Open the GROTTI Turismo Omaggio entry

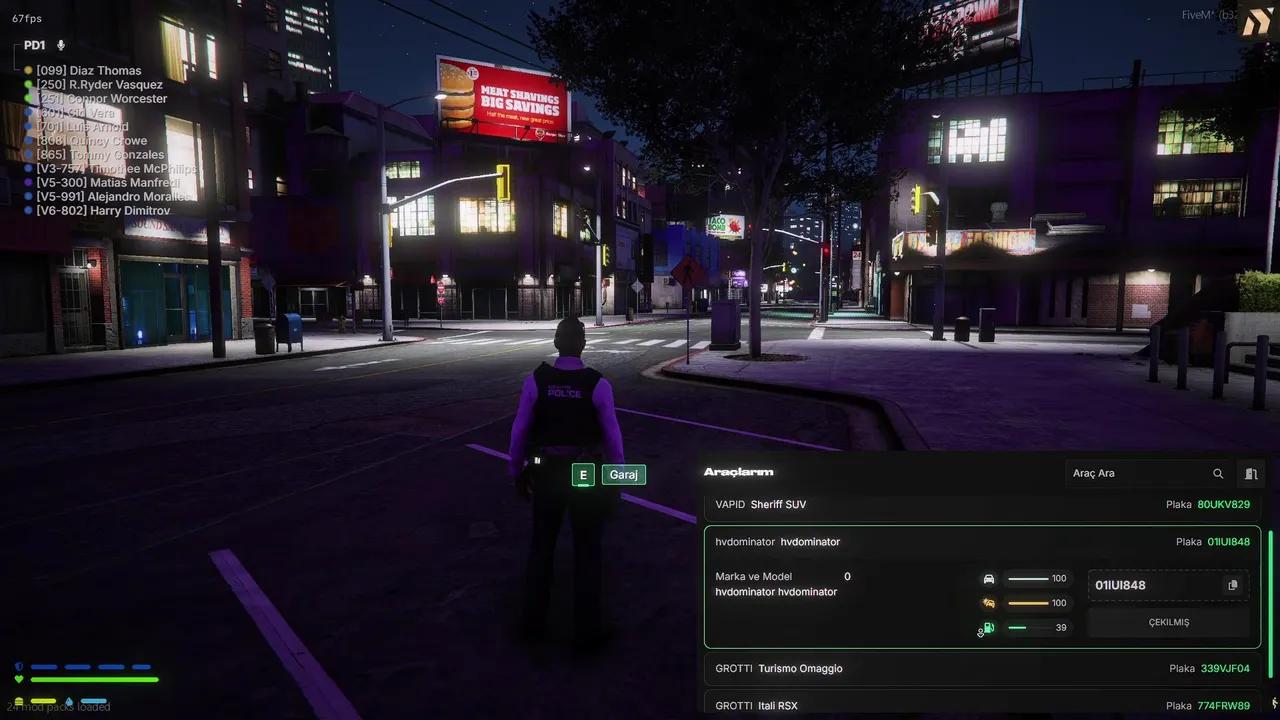pyautogui.click(x=982, y=668)
